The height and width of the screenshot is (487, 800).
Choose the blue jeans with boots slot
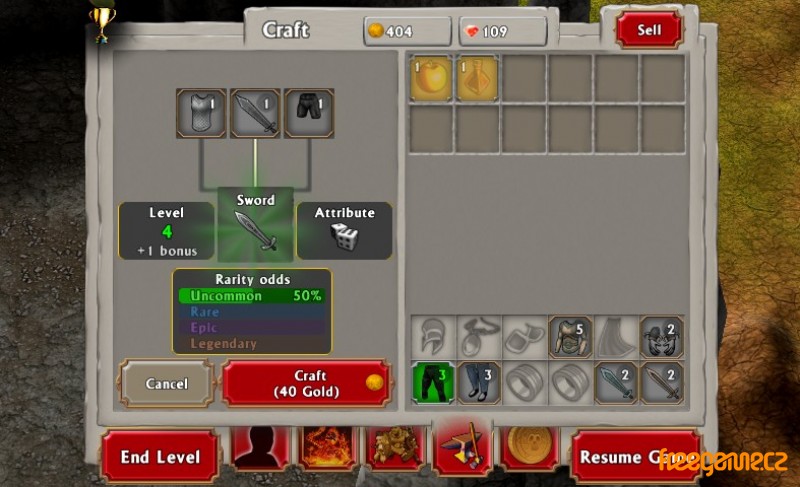tap(479, 383)
